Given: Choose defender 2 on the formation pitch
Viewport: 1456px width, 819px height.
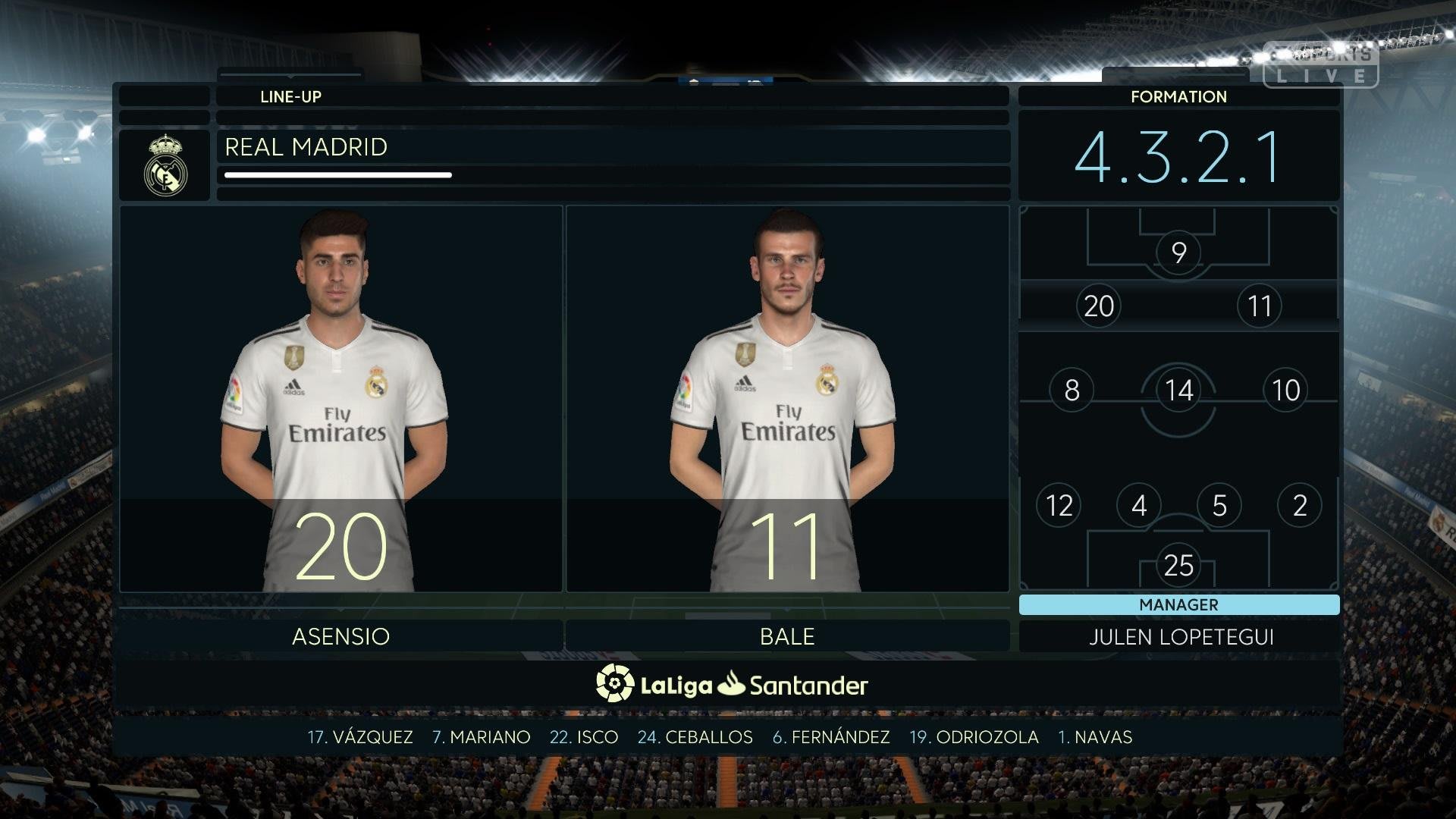Looking at the screenshot, I should tap(1299, 505).
